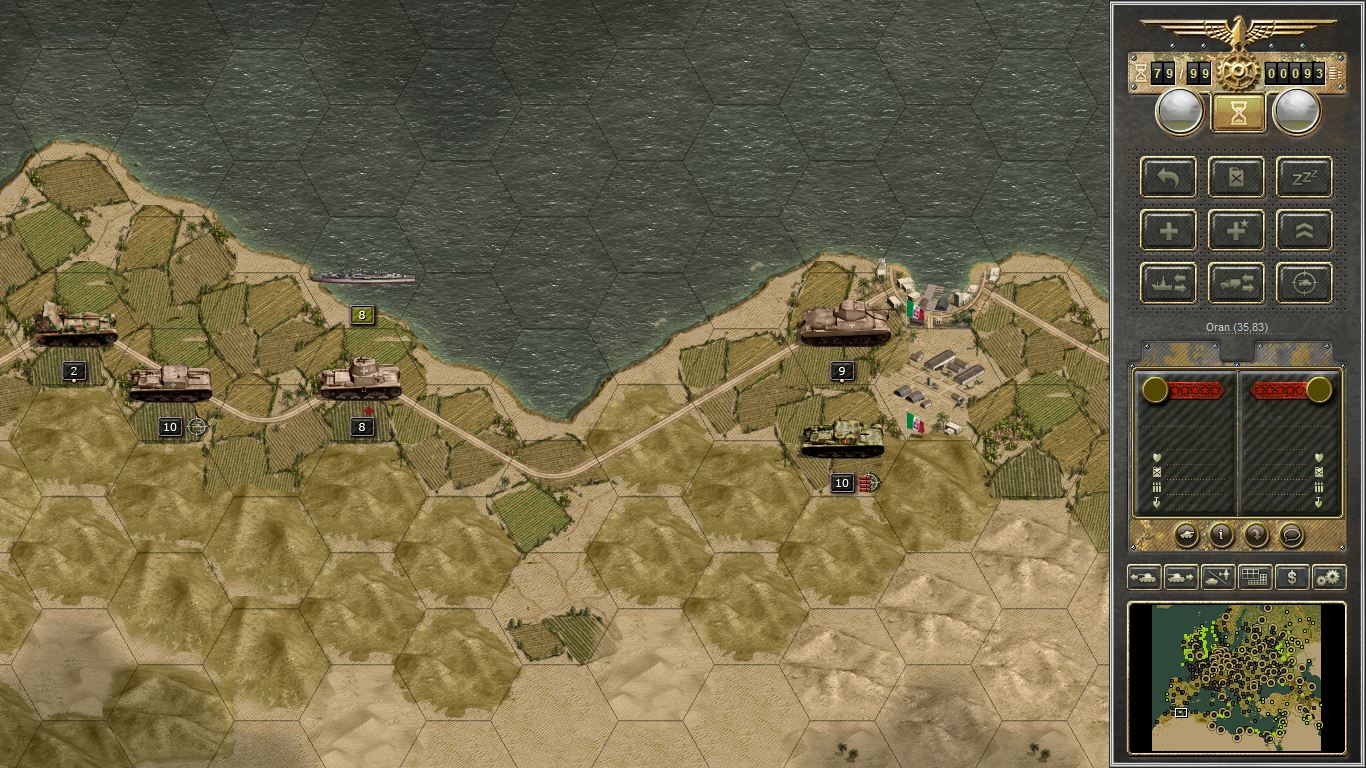
Task: End the turn with the hourglass button
Action: coord(1237,111)
